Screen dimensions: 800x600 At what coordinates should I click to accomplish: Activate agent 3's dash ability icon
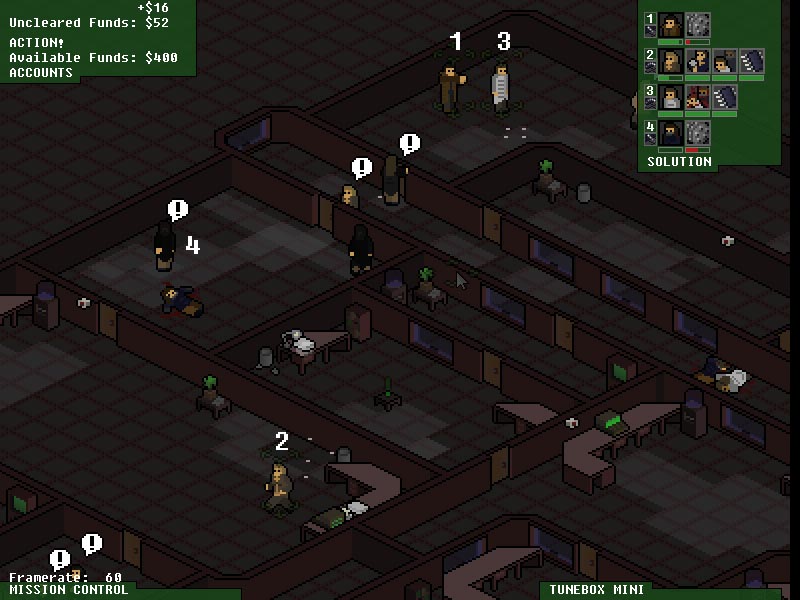pyautogui.click(x=724, y=97)
